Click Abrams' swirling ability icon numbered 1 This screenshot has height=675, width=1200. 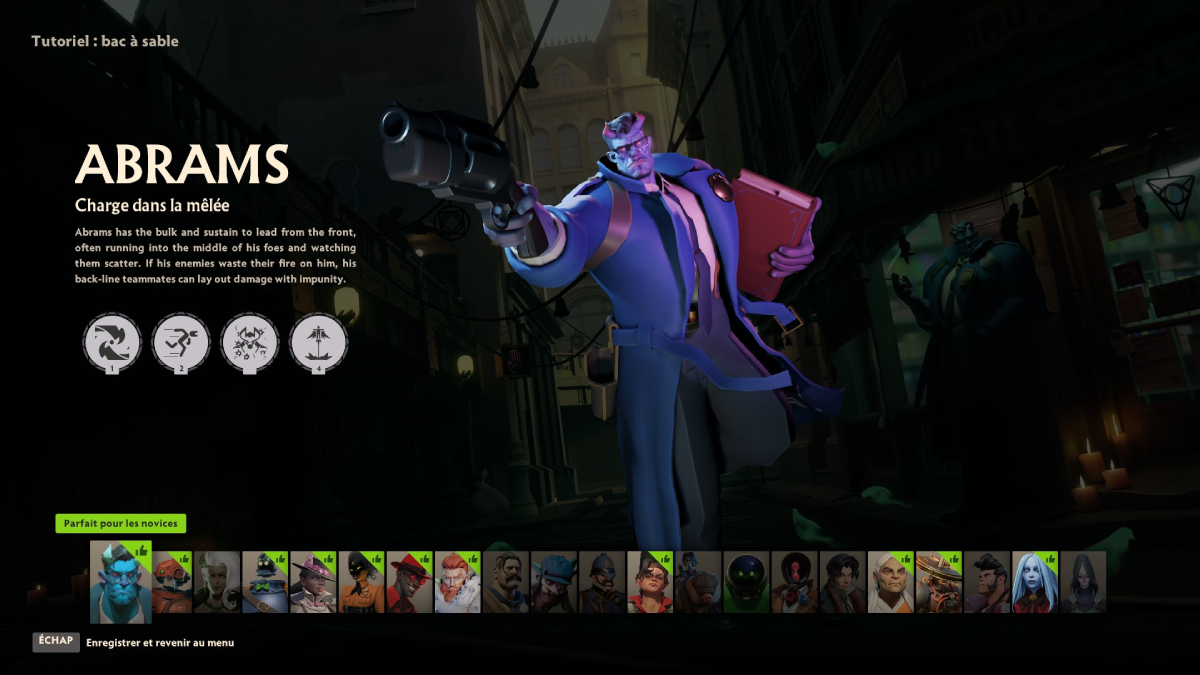point(112,342)
